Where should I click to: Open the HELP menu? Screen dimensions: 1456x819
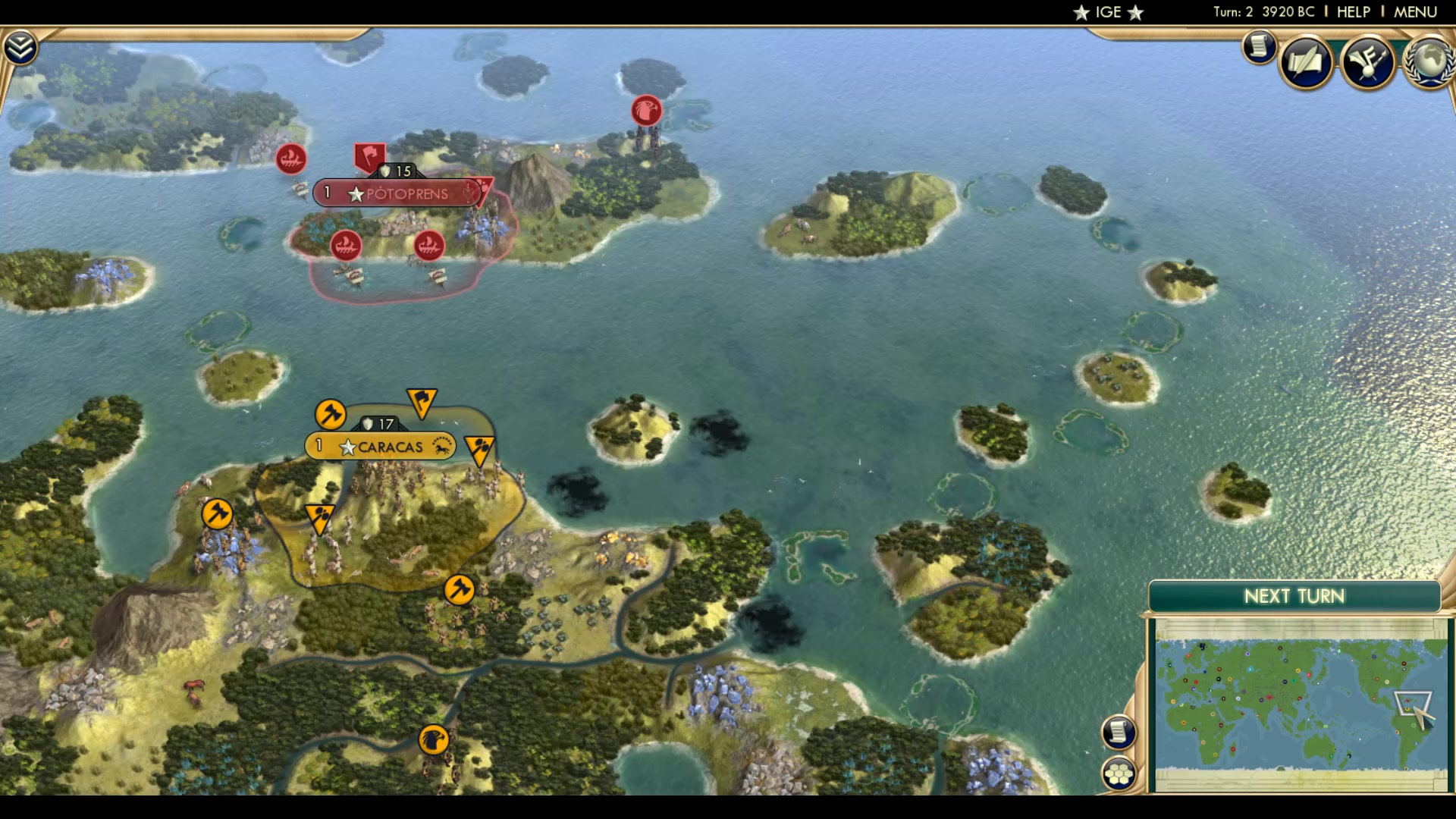coord(1354,11)
